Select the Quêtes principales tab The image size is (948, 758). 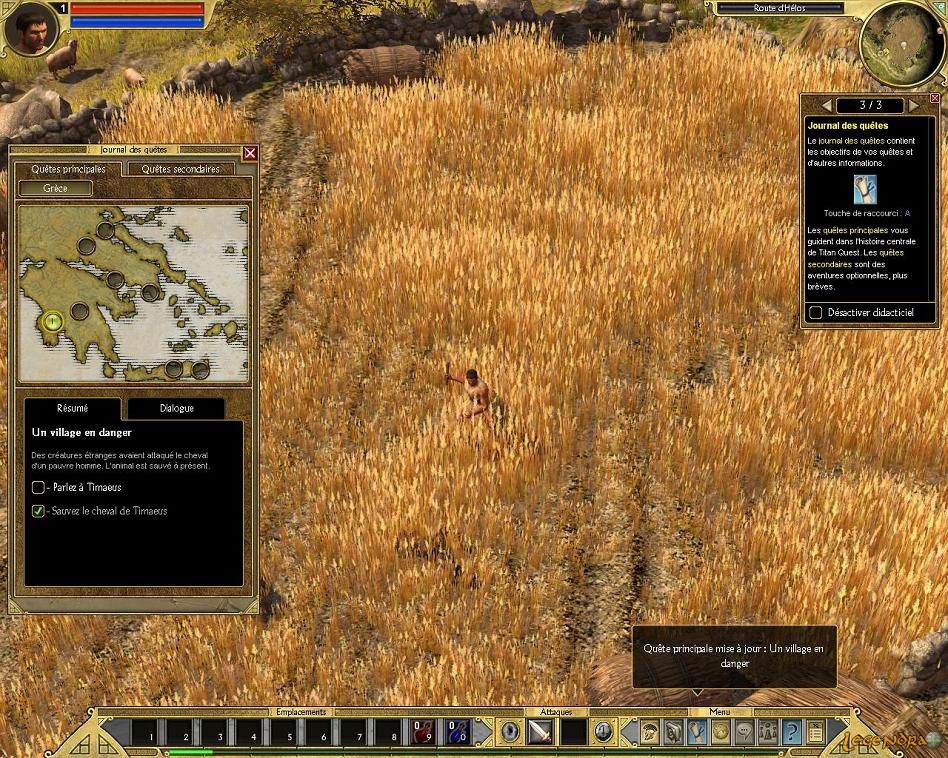click(x=68, y=169)
